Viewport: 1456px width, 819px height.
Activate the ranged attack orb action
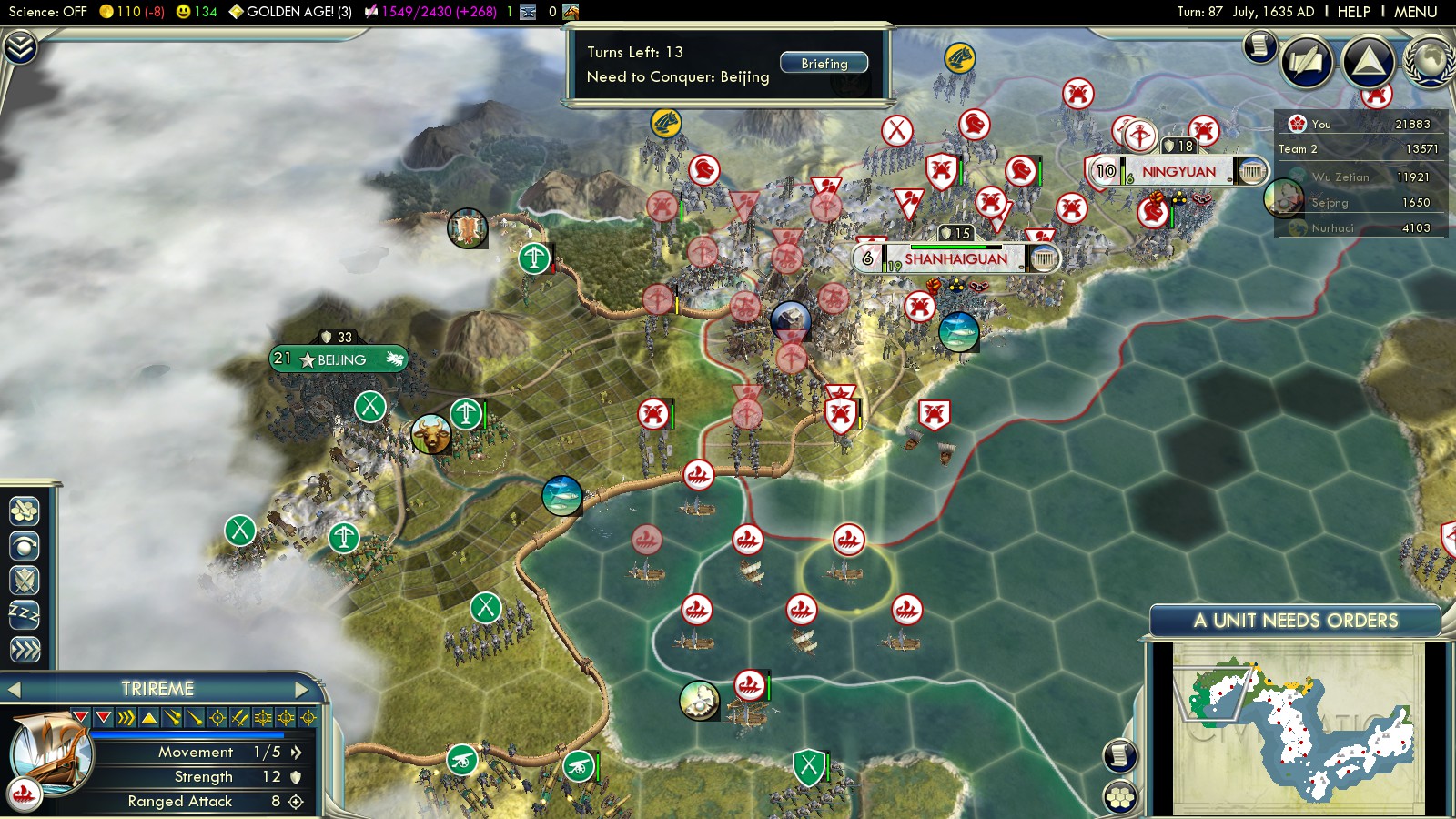[x=25, y=545]
